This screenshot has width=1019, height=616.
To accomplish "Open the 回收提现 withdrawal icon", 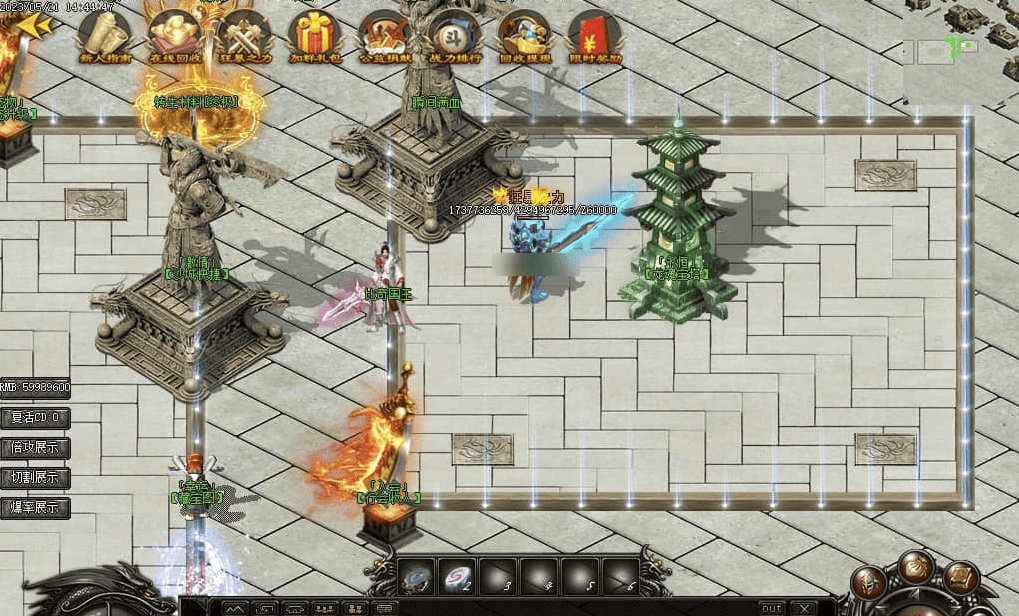I will click(x=524, y=34).
